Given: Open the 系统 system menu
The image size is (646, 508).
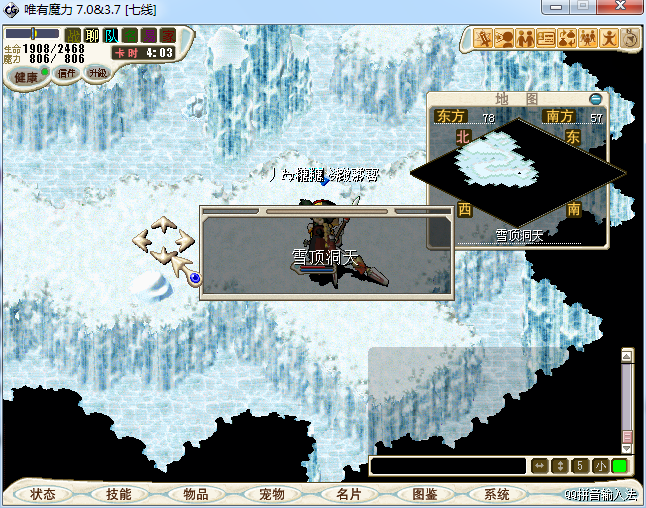Looking at the screenshot, I should pos(497,494).
